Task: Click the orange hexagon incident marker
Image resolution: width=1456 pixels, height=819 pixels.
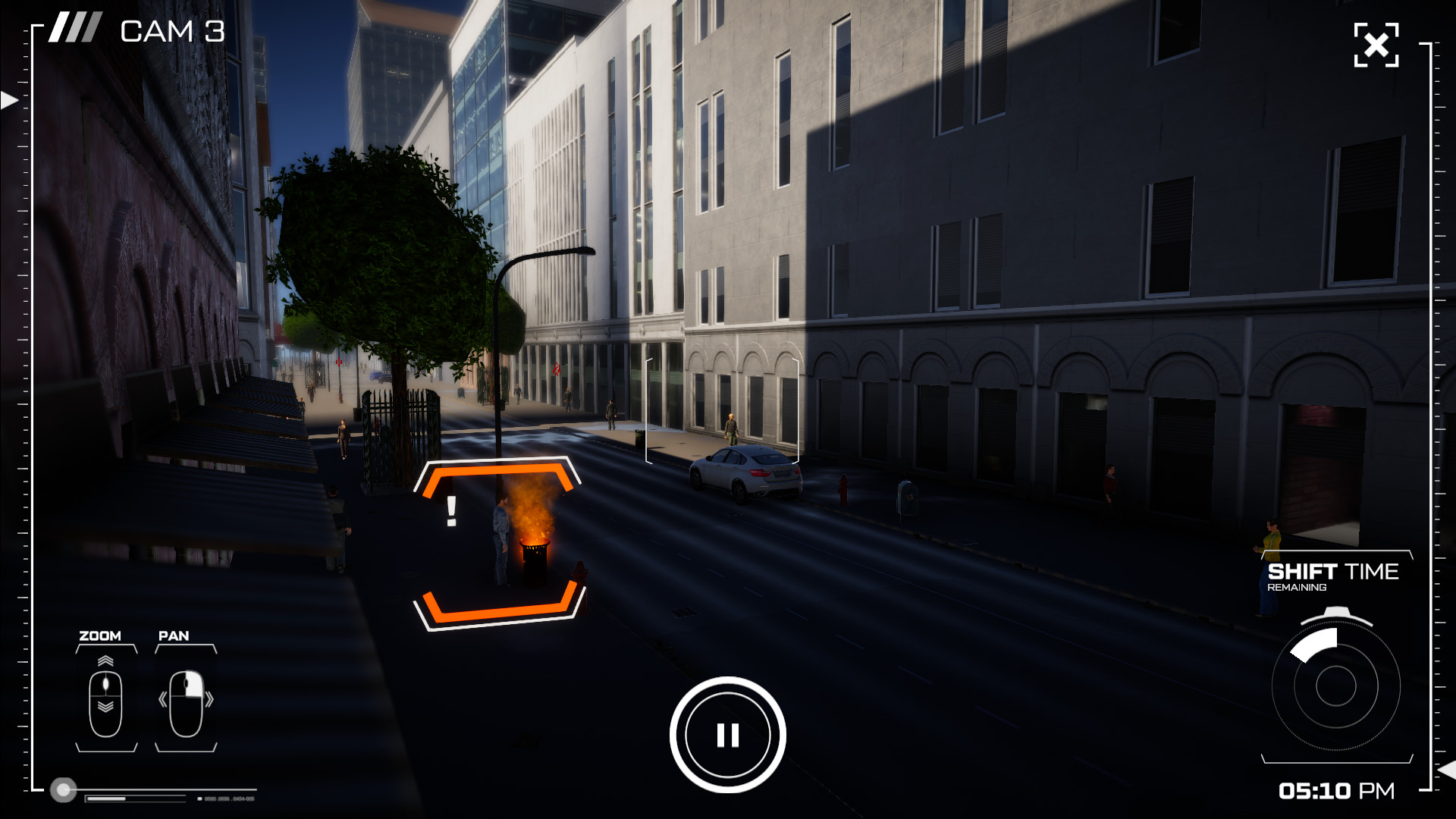Action: point(499,538)
